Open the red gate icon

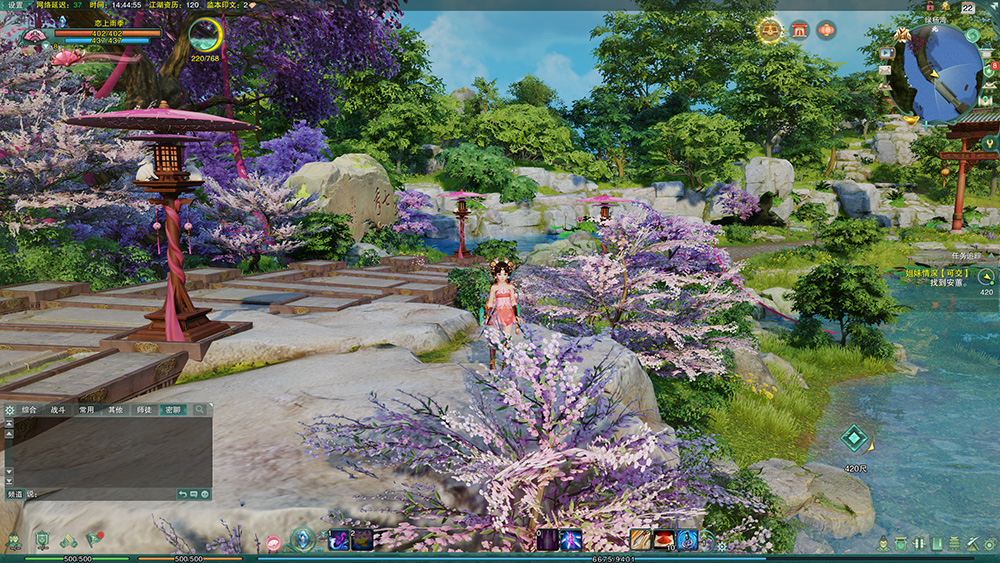(x=799, y=30)
